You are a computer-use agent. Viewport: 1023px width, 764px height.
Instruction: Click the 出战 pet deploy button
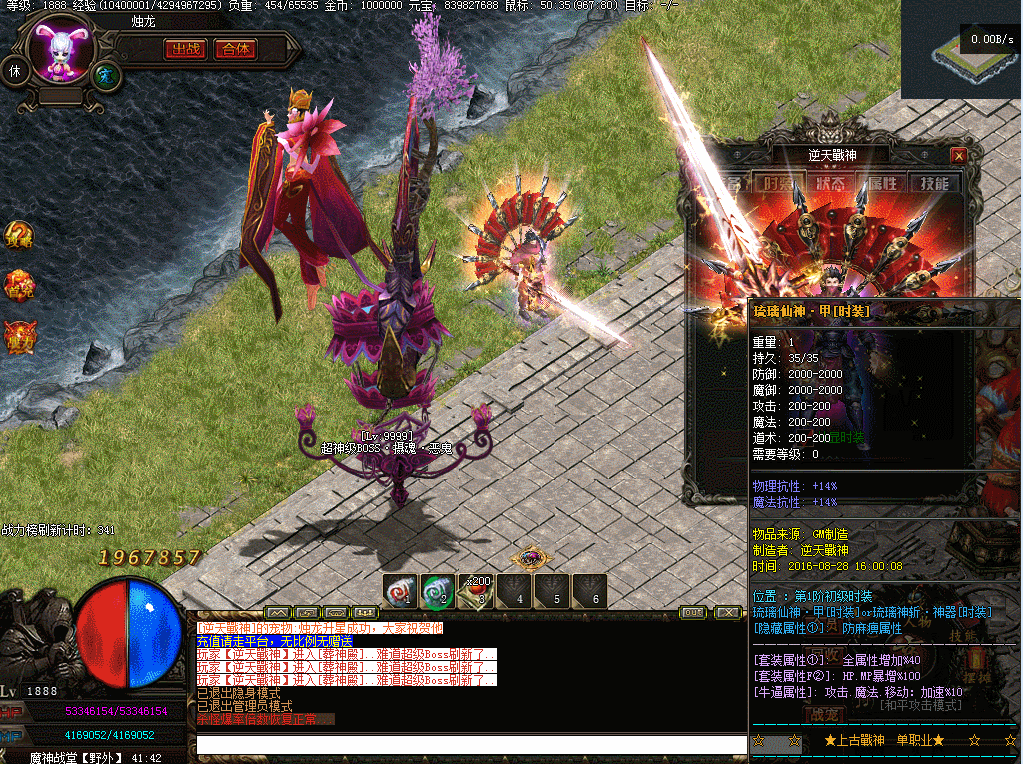coord(185,49)
